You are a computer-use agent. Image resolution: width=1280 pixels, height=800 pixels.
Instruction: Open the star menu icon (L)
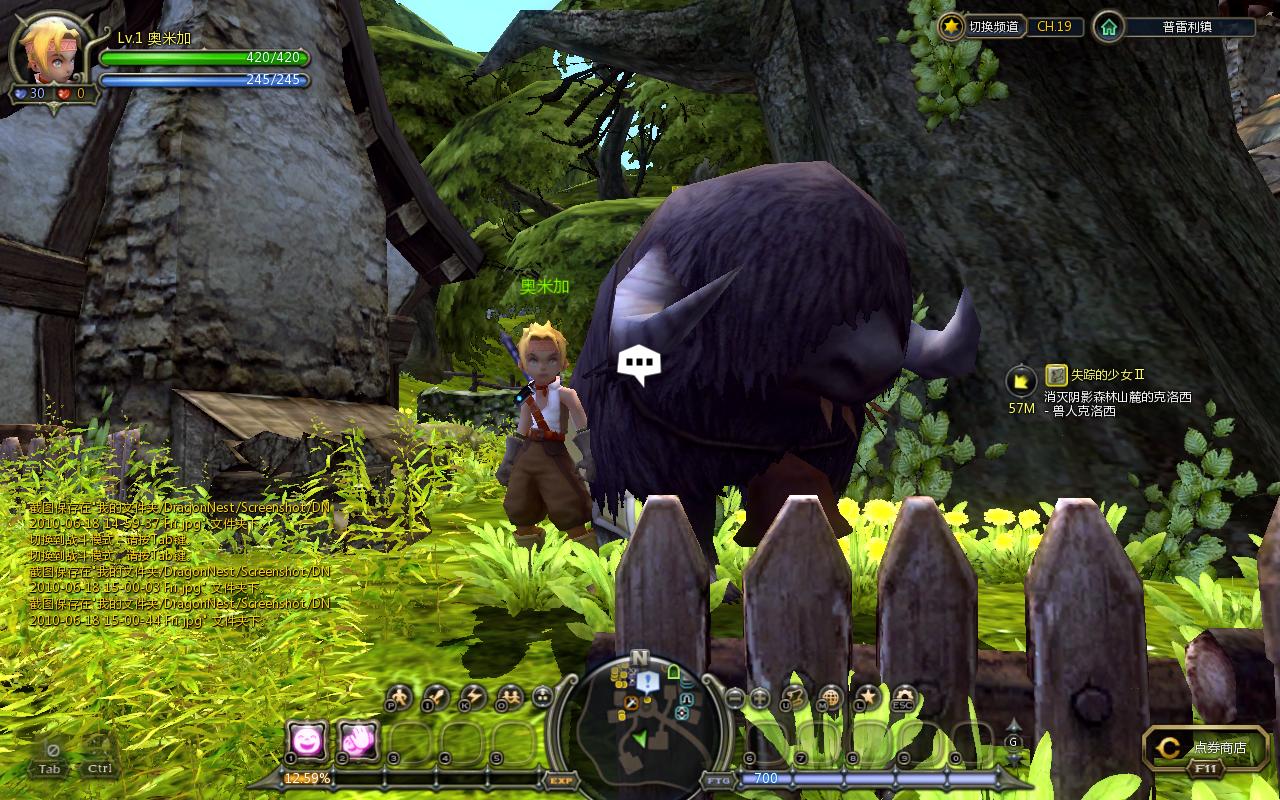point(867,697)
